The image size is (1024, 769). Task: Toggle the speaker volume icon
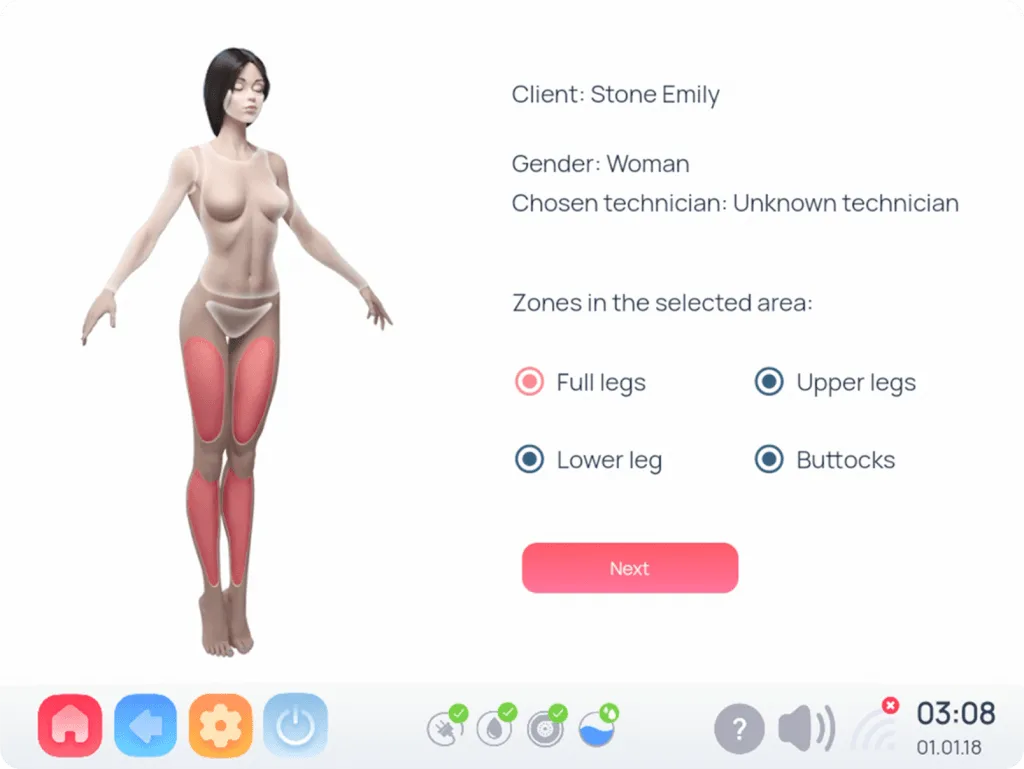coord(806,728)
